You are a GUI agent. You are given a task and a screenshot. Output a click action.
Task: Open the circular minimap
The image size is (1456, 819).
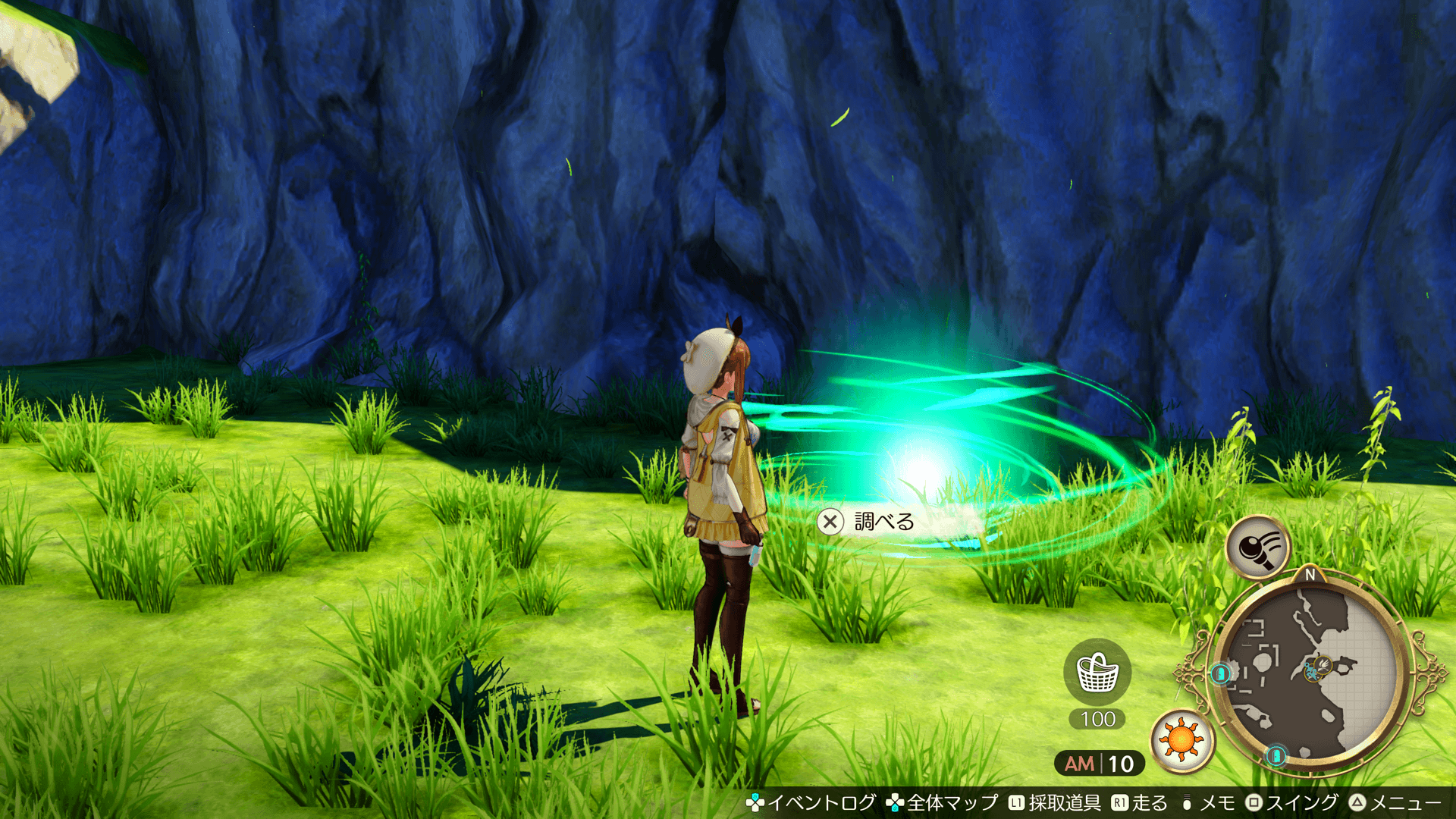coord(1310,673)
